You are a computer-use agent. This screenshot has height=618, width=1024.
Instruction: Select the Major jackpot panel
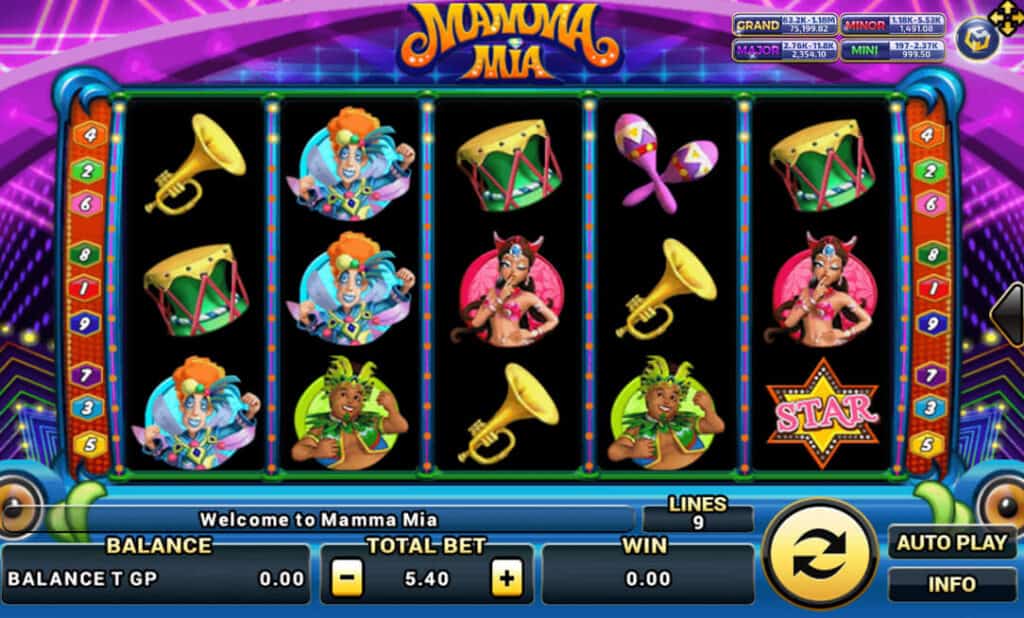[783, 50]
